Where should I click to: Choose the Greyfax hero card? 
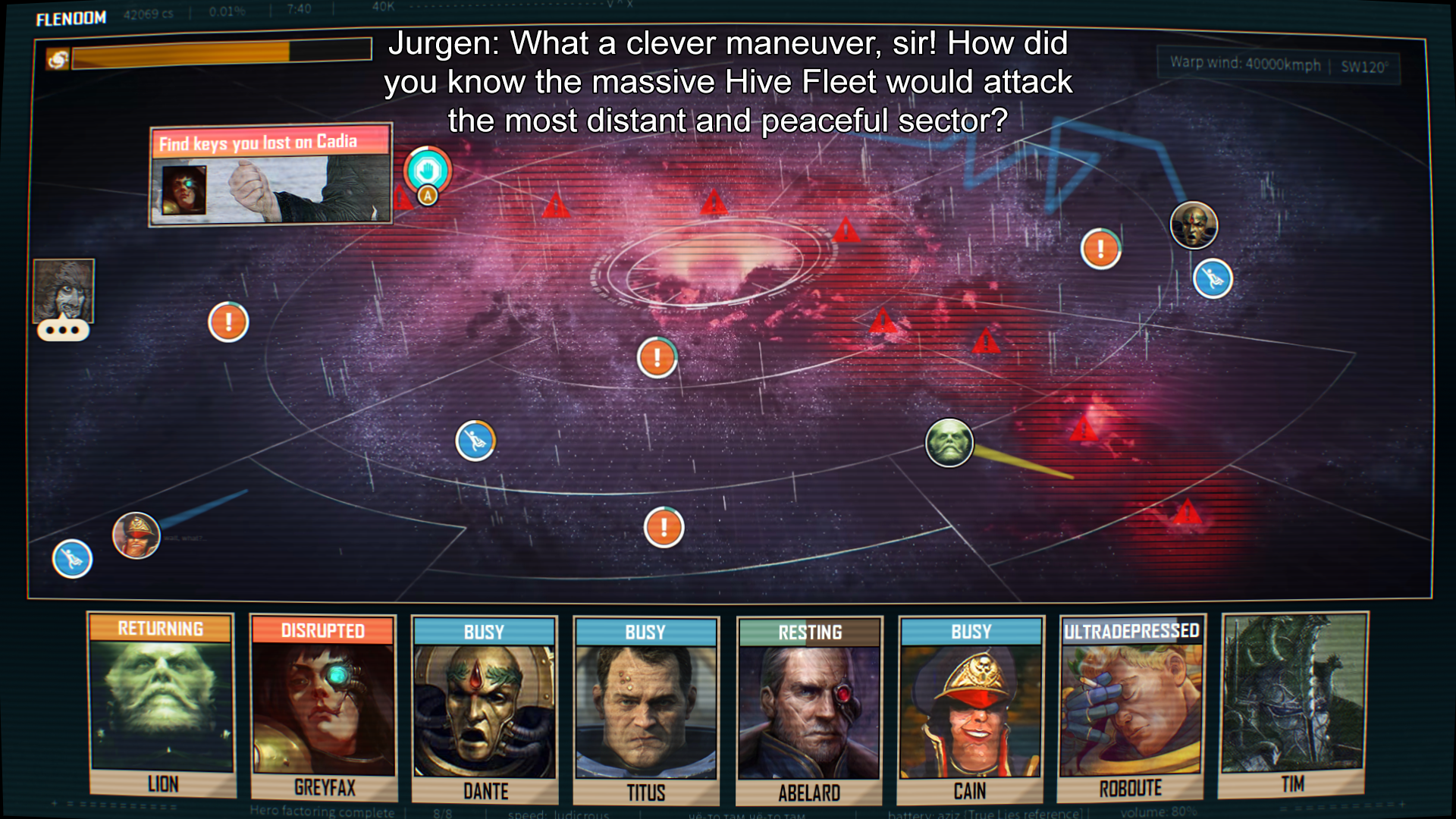pyautogui.click(x=324, y=708)
